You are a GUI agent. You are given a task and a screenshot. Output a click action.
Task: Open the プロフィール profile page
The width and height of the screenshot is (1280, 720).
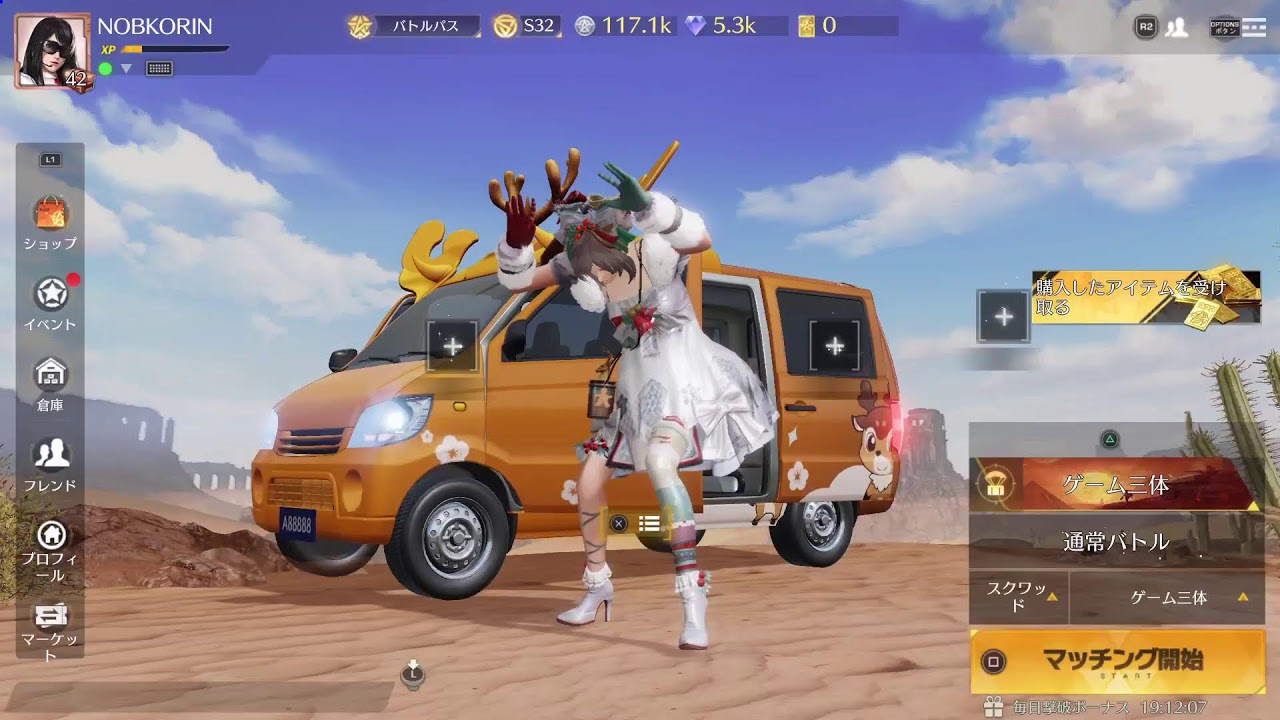(50, 548)
